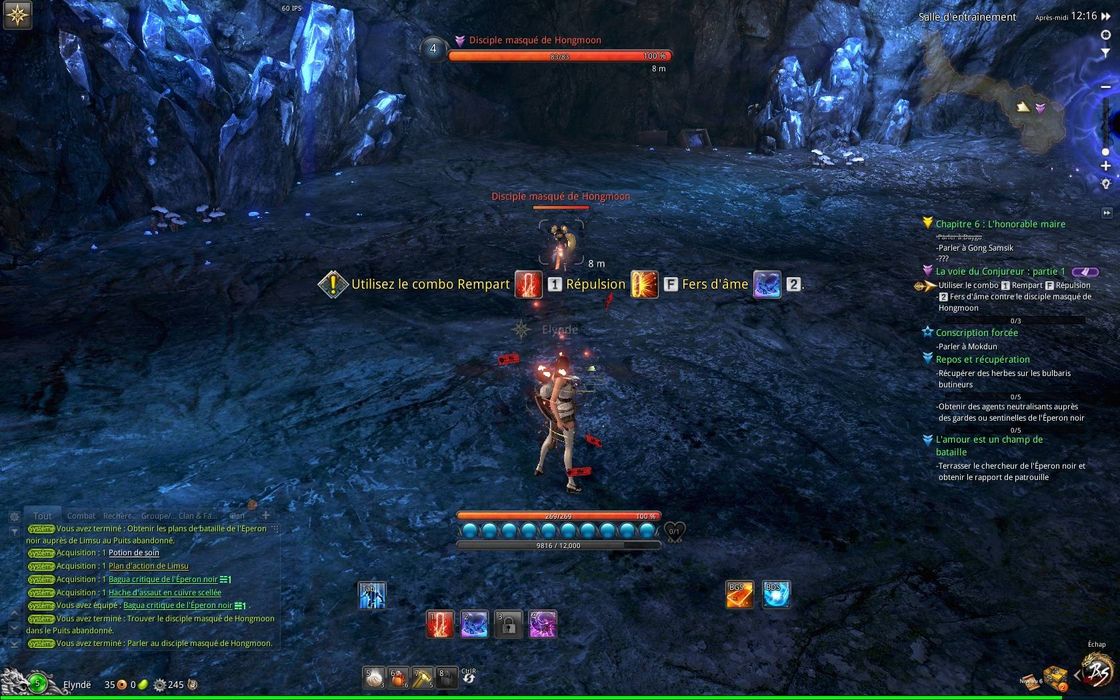The height and width of the screenshot is (700, 1120).
Task: Click the locked skill slot
Action: pos(508,624)
